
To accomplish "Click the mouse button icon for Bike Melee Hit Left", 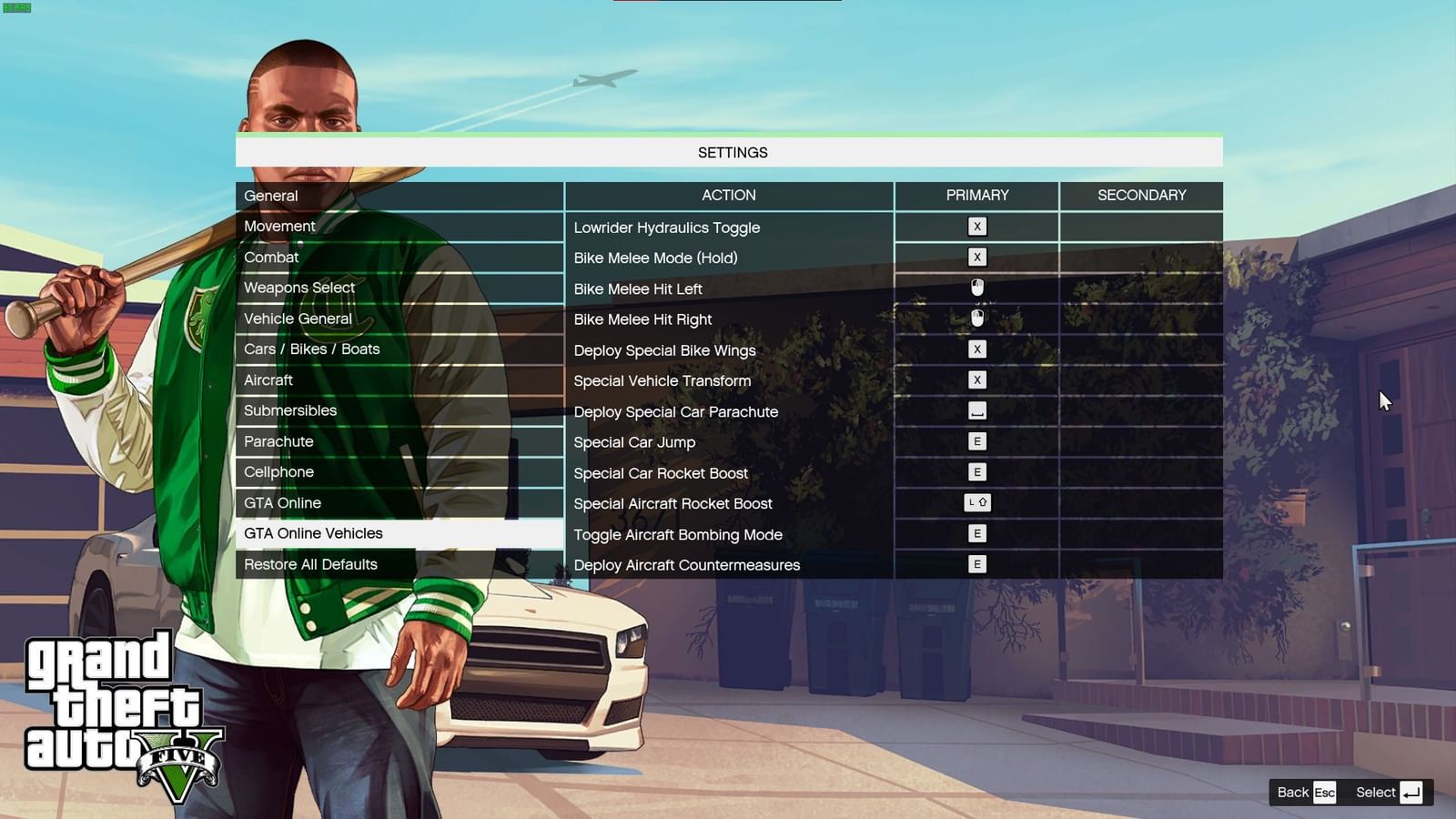I will pyautogui.click(x=976, y=288).
